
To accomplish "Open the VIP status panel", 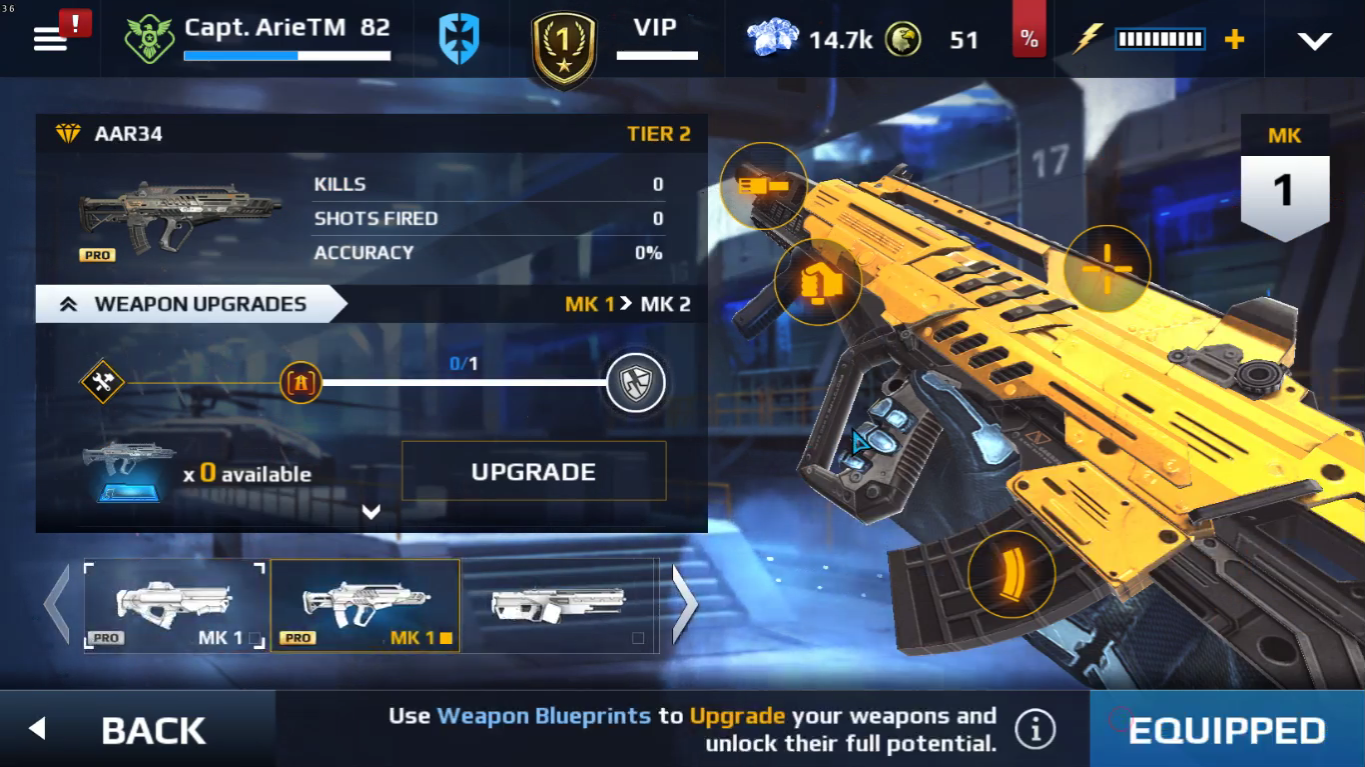I will coord(655,38).
